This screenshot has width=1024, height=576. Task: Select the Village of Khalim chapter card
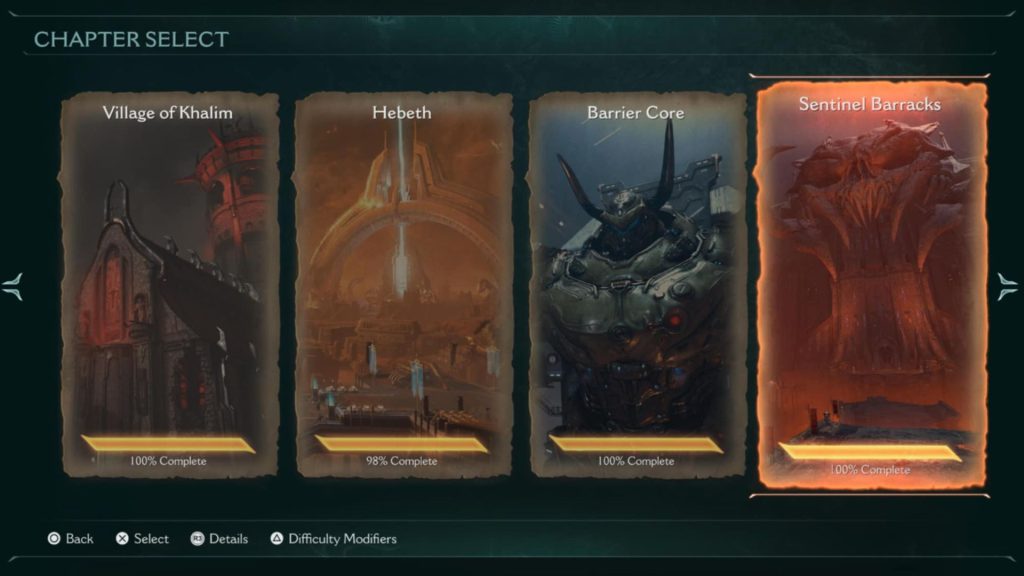[168, 285]
